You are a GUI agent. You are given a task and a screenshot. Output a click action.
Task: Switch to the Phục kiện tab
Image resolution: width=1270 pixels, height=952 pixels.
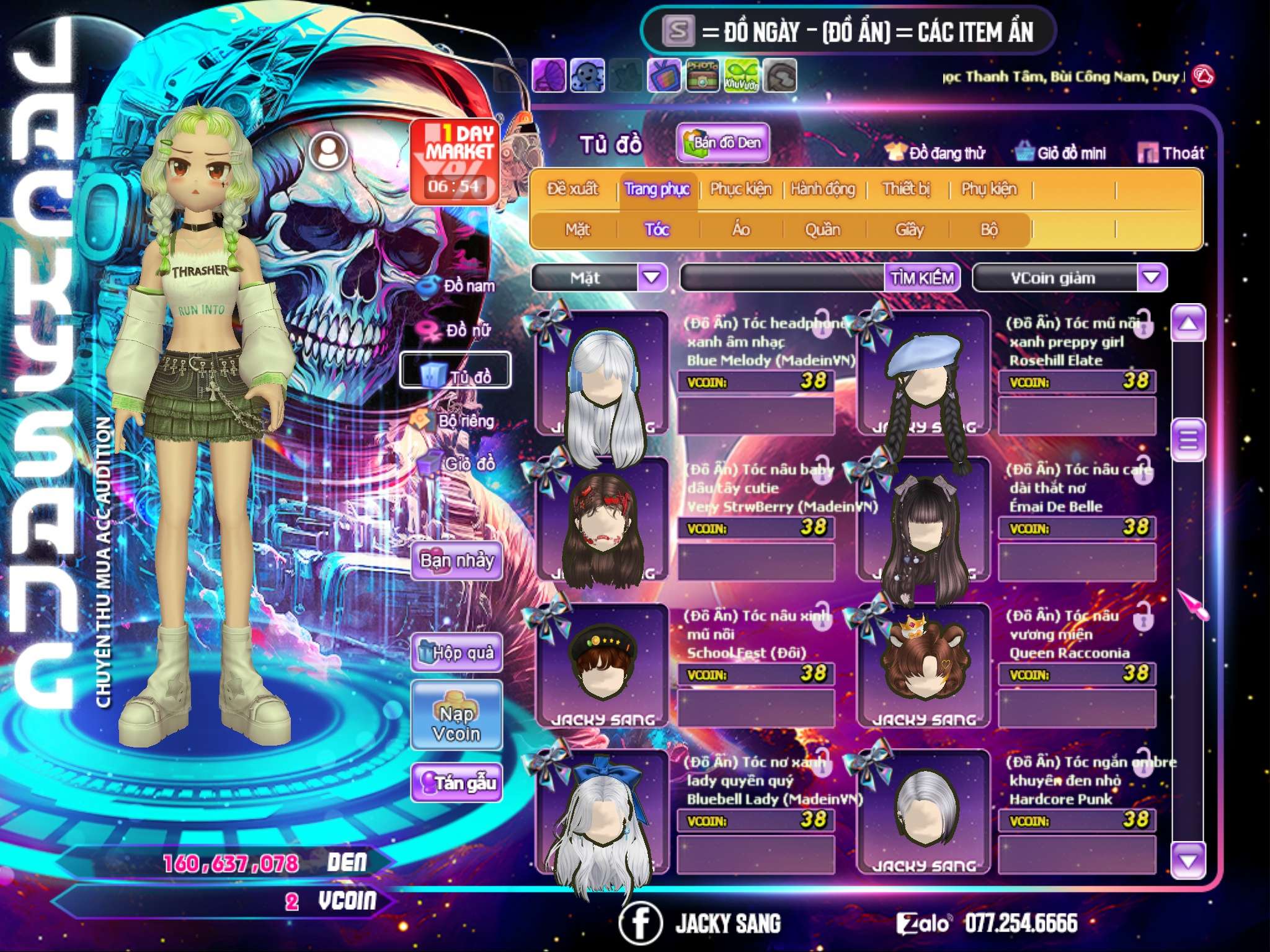point(740,189)
